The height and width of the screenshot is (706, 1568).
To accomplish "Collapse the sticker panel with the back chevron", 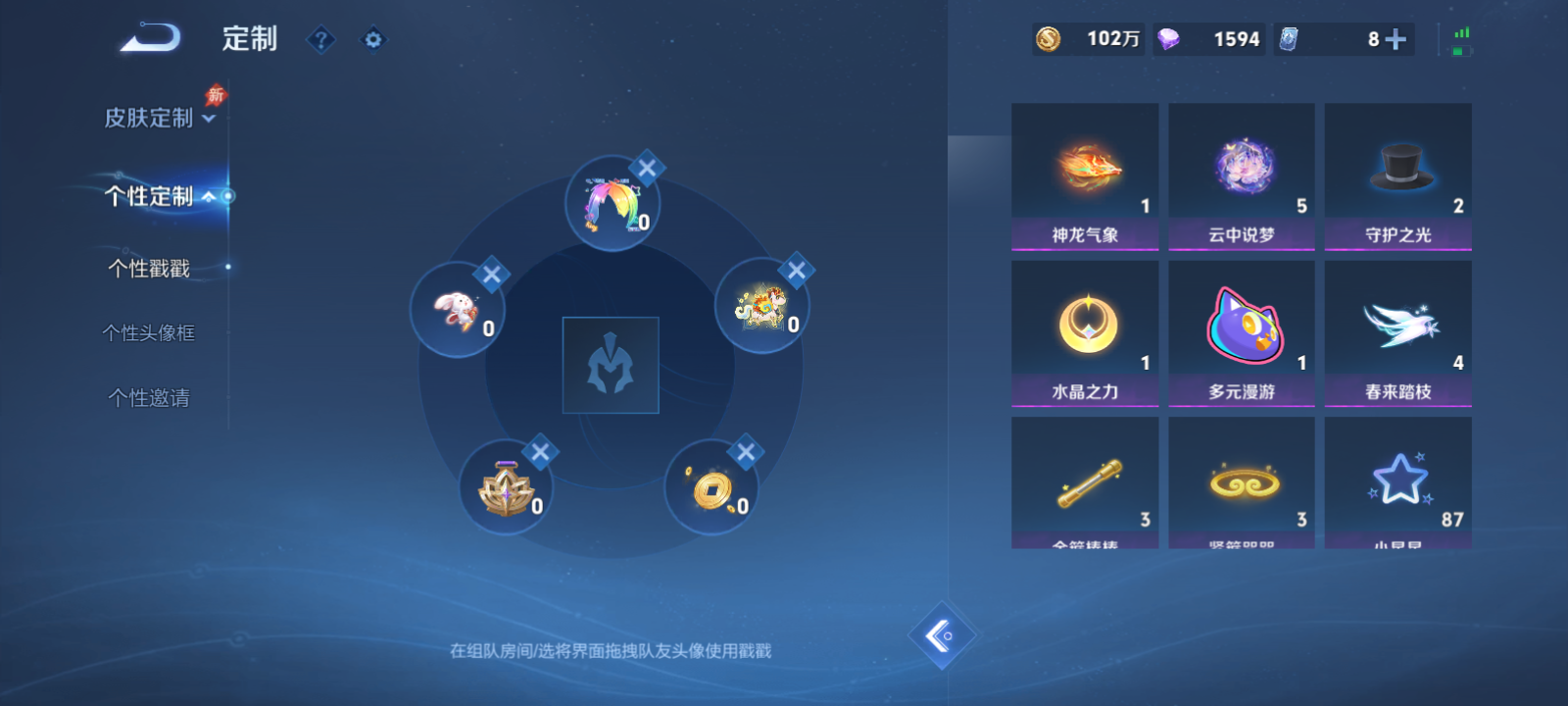I will (x=944, y=633).
